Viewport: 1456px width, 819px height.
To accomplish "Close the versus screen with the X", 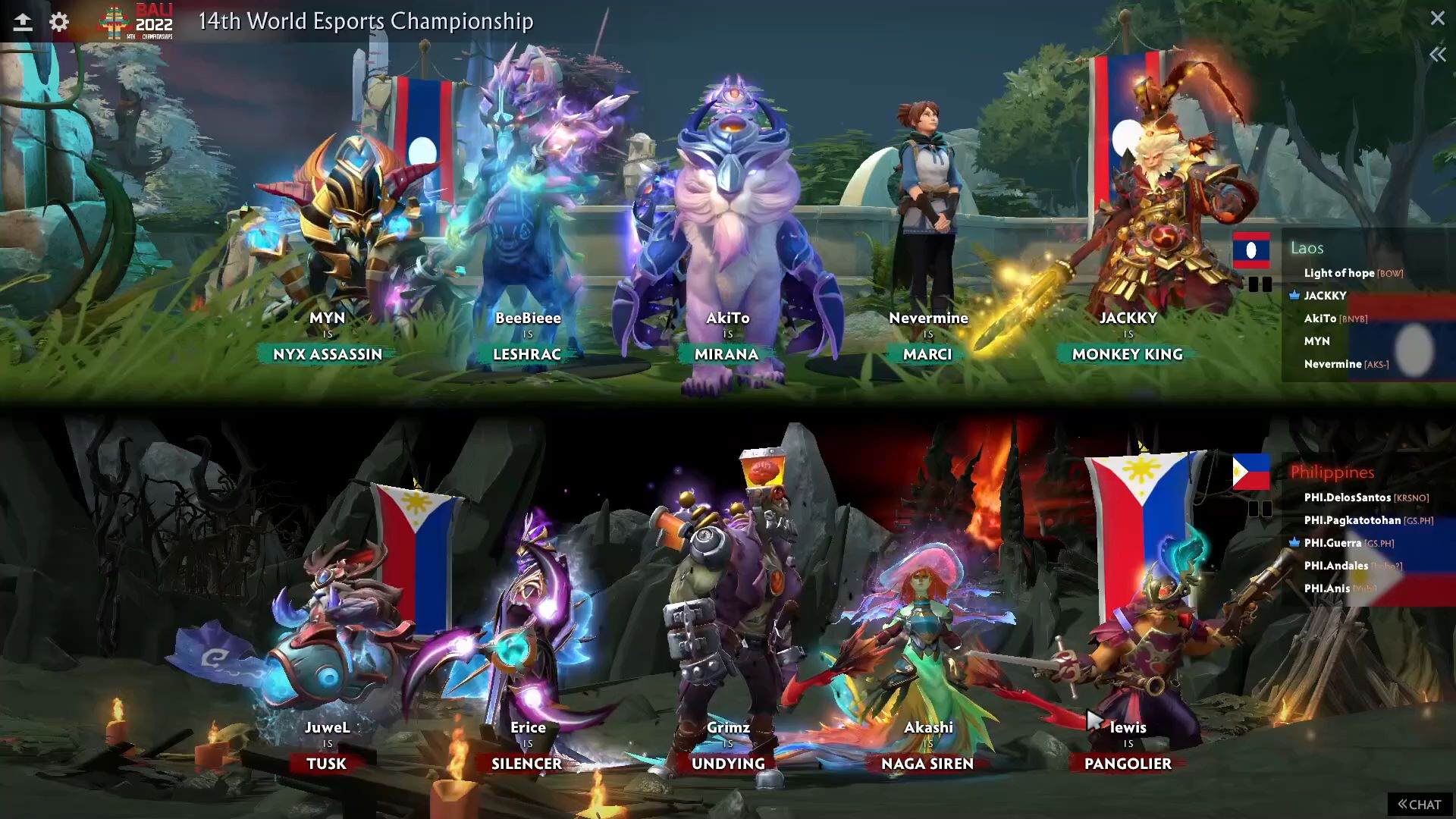I will 1437,18.
